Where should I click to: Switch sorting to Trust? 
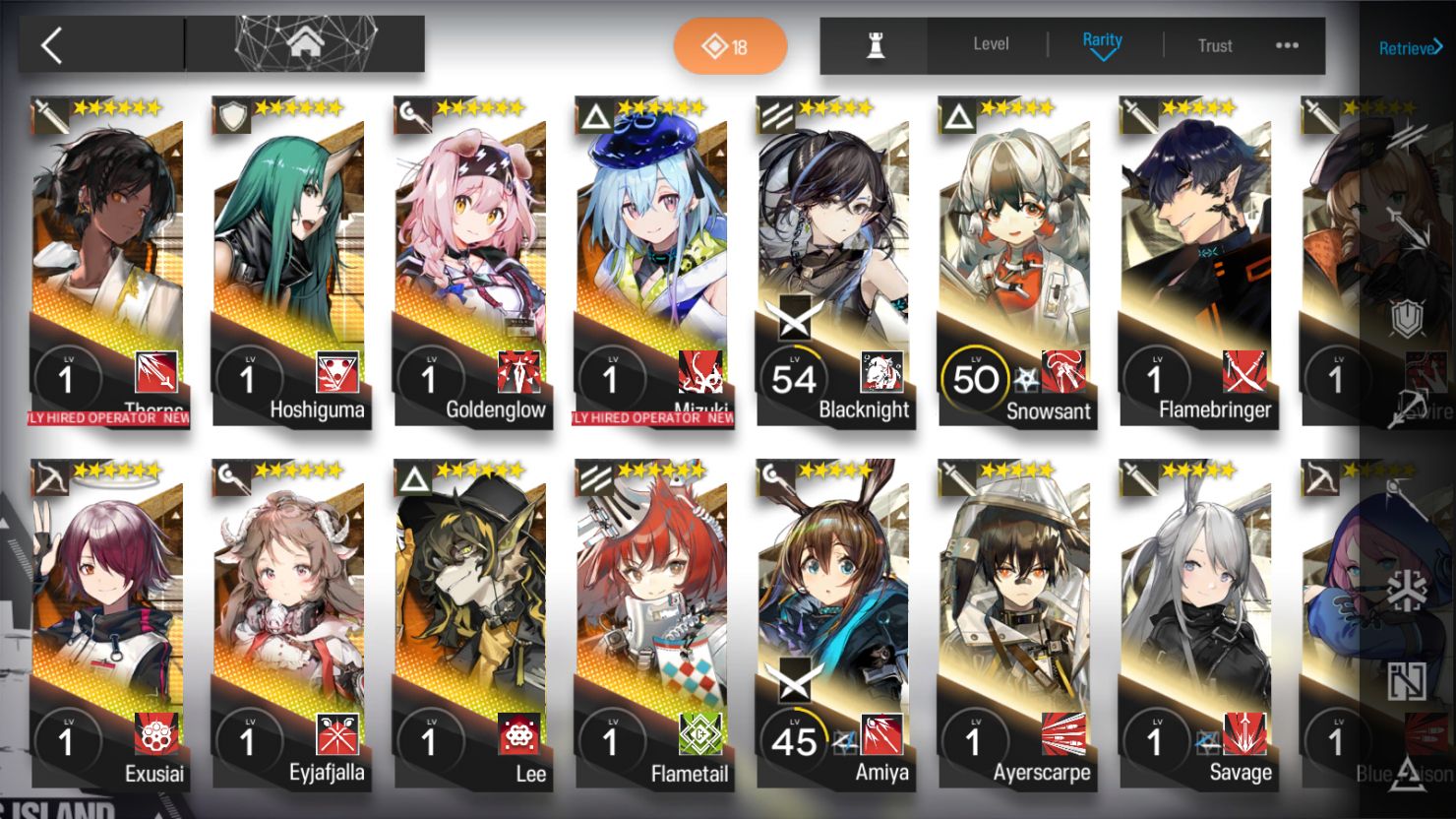tap(1215, 45)
